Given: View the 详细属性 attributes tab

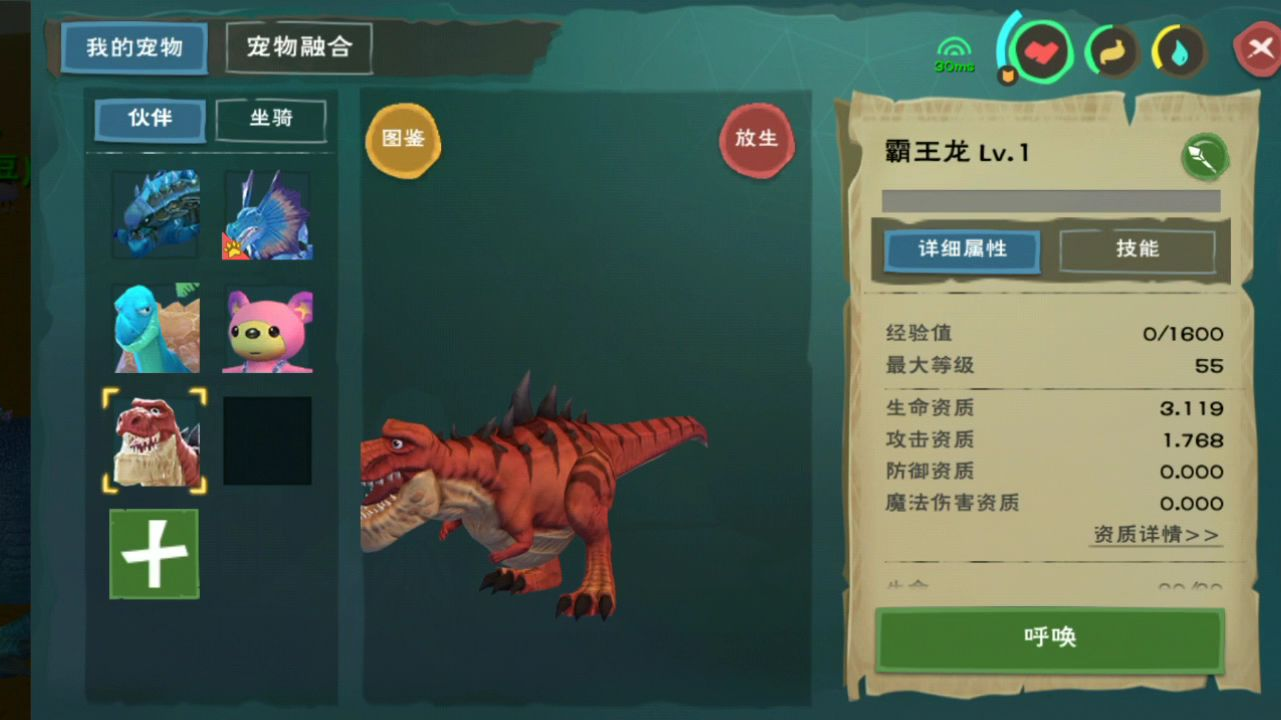Looking at the screenshot, I should pos(962,252).
